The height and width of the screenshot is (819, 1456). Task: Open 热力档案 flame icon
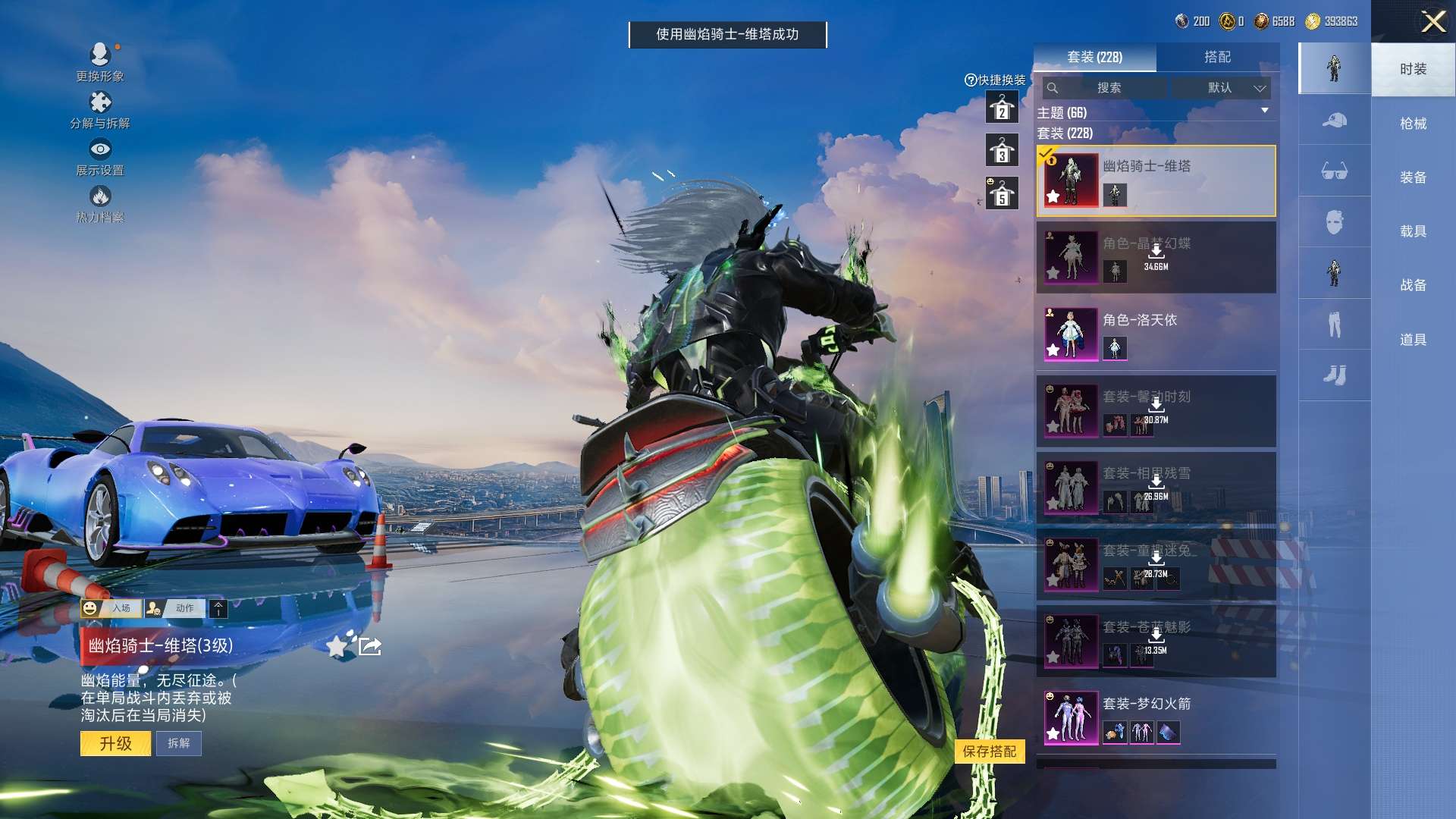click(99, 203)
